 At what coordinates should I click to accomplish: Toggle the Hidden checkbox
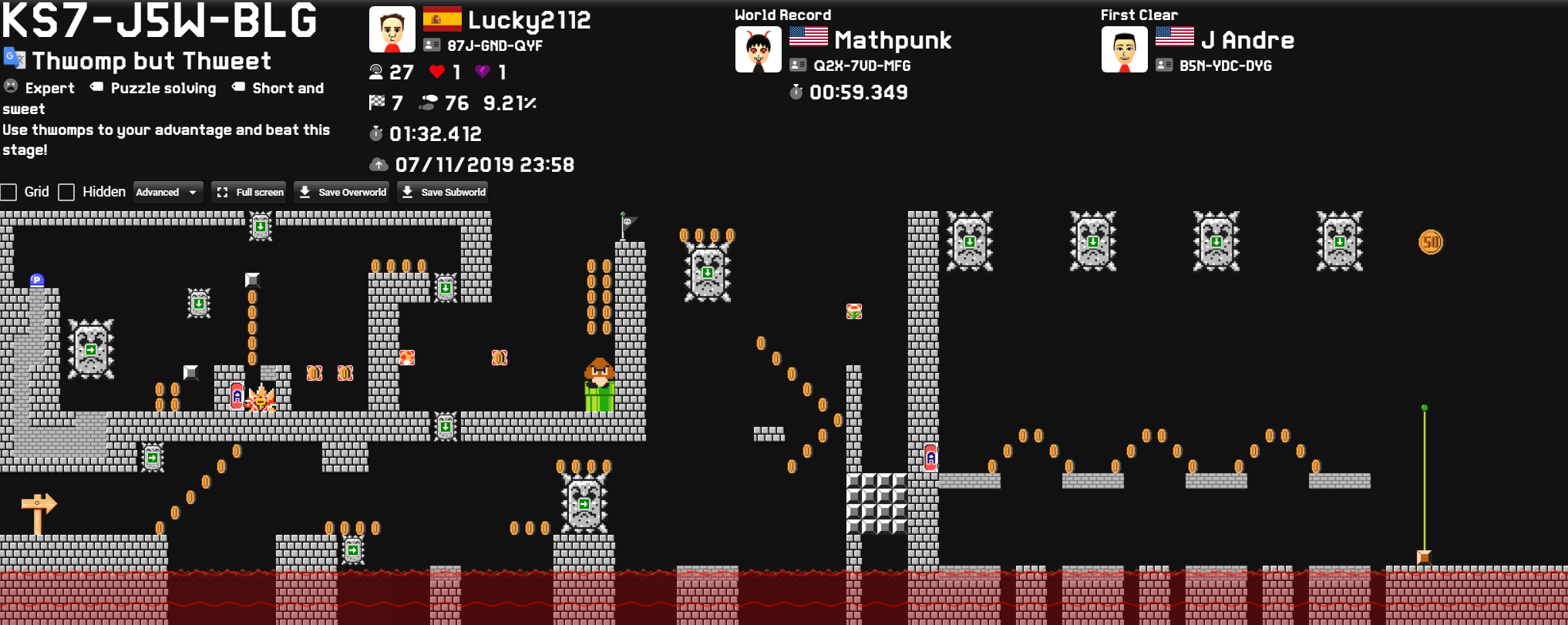click(66, 192)
